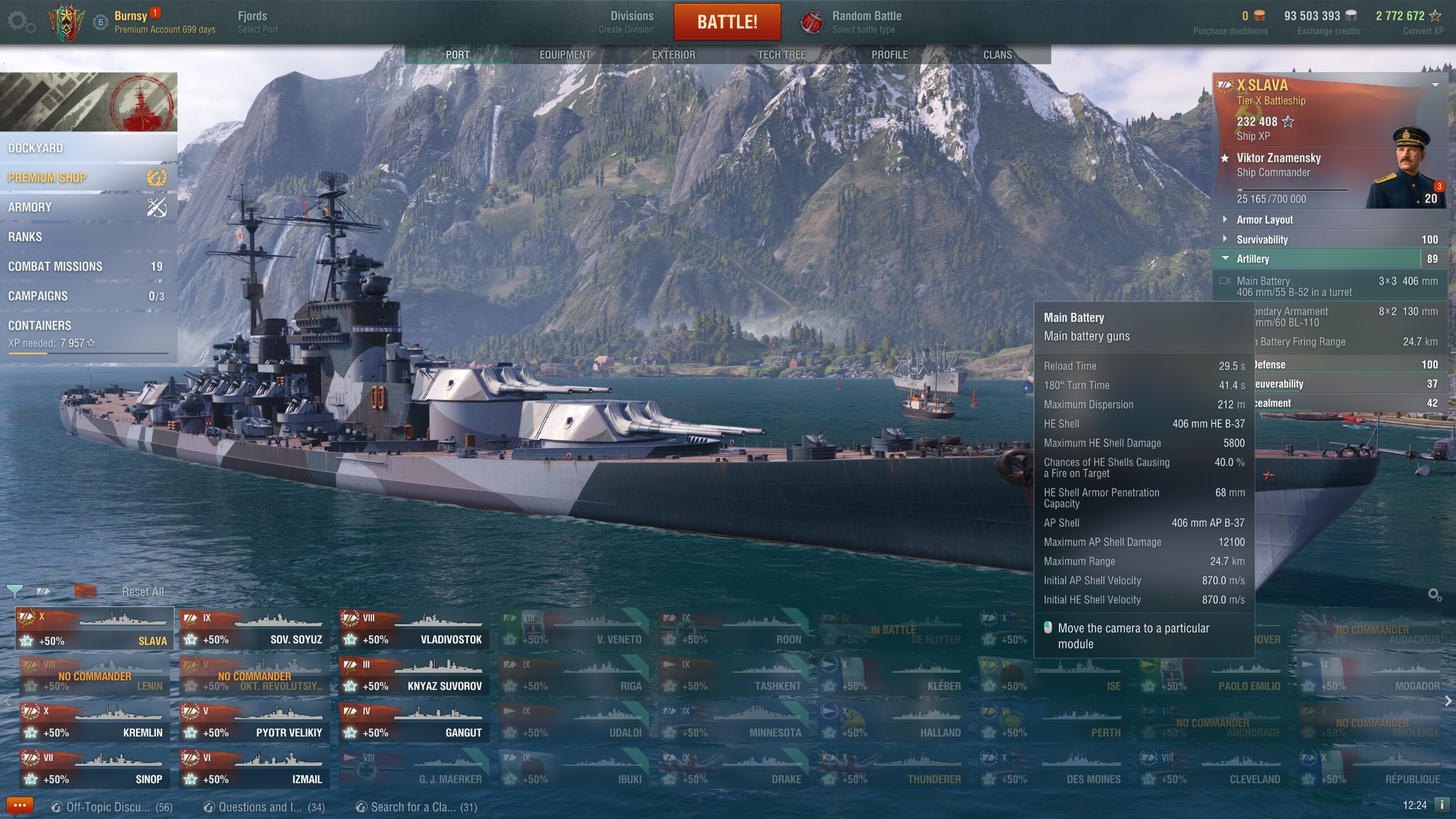Open the Clans tab

998,55
